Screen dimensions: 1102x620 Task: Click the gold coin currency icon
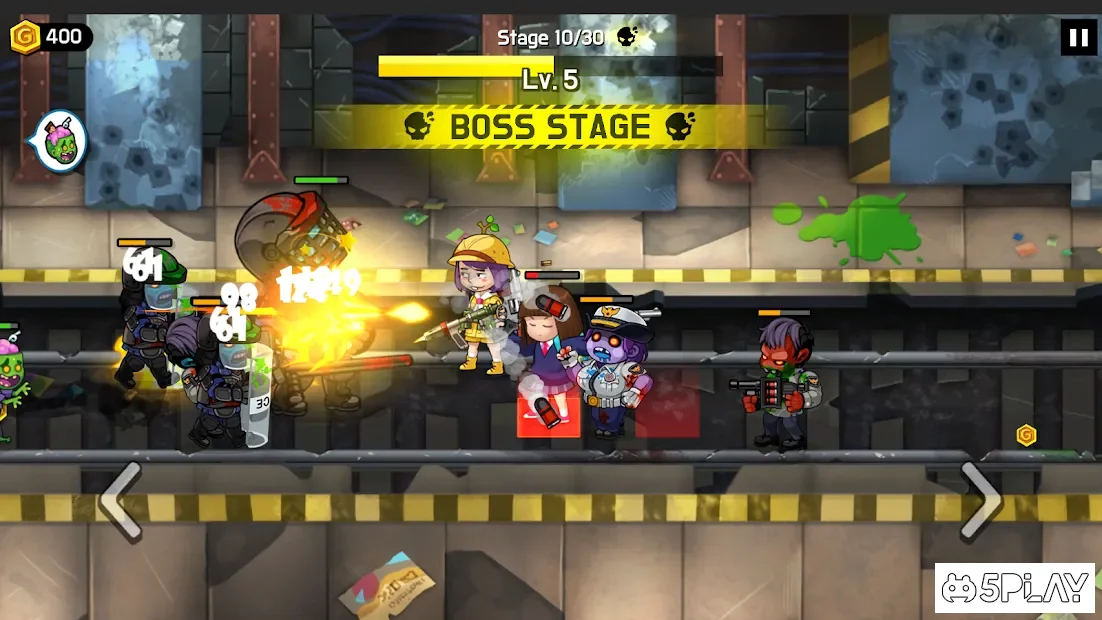[x=24, y=38]
